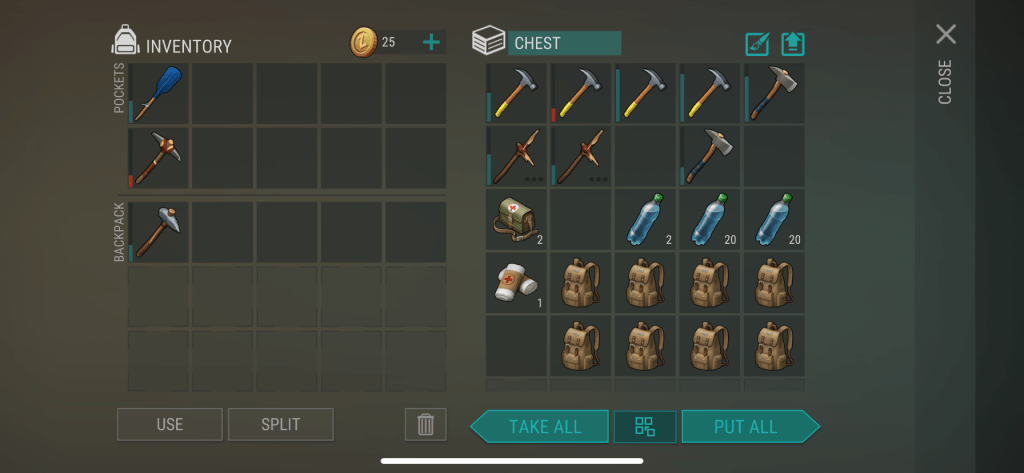
Task: Click the CHEST name field
Action: [564, 43]
